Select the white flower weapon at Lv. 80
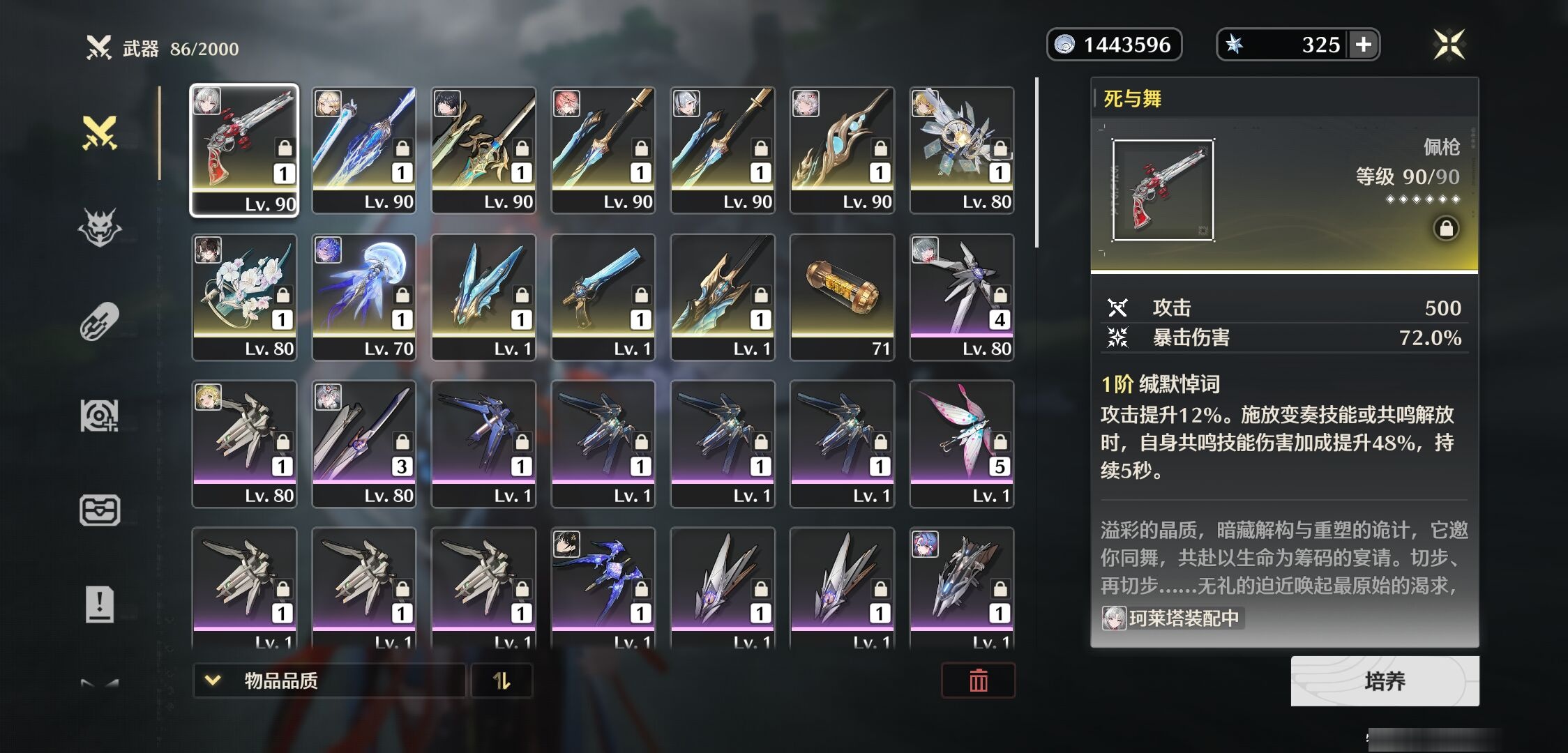Screen dimensions: 1568x753 244,297
